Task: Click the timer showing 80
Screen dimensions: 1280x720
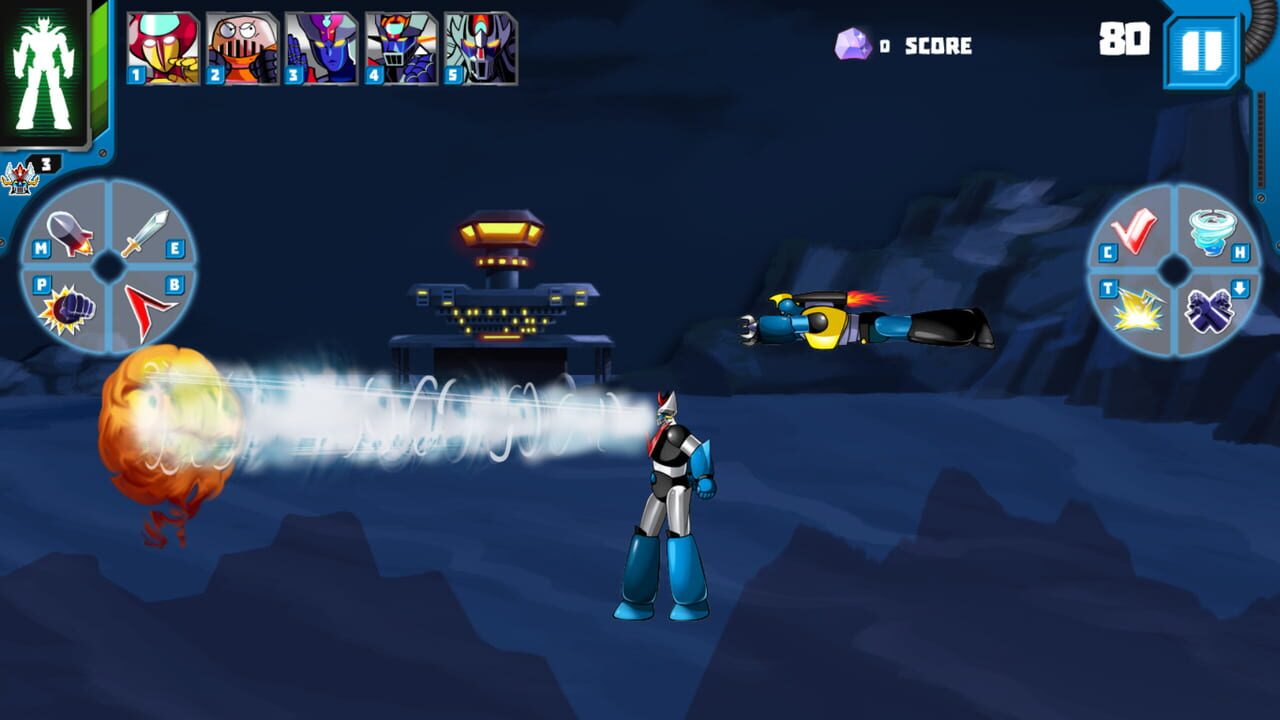Action: (1124, 41)
